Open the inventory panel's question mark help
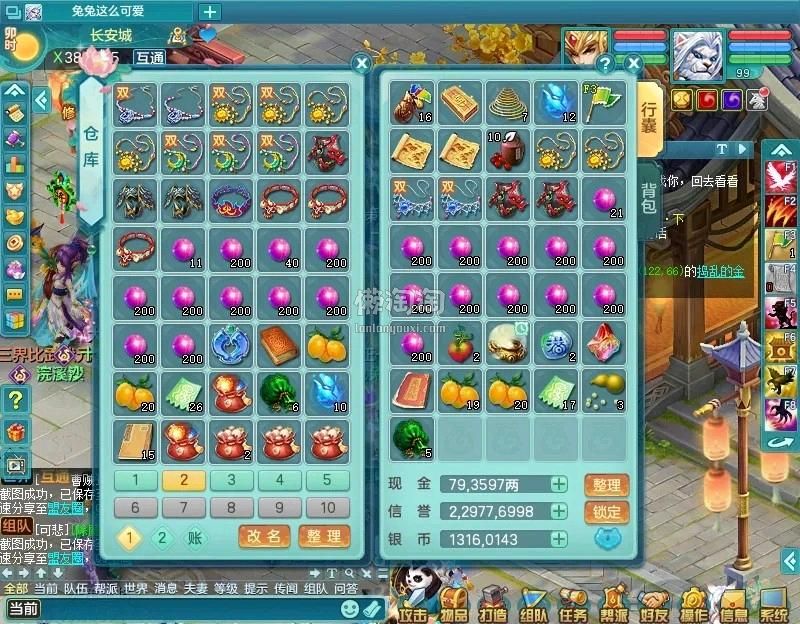The image size is (800, 624). pos(604,63)
